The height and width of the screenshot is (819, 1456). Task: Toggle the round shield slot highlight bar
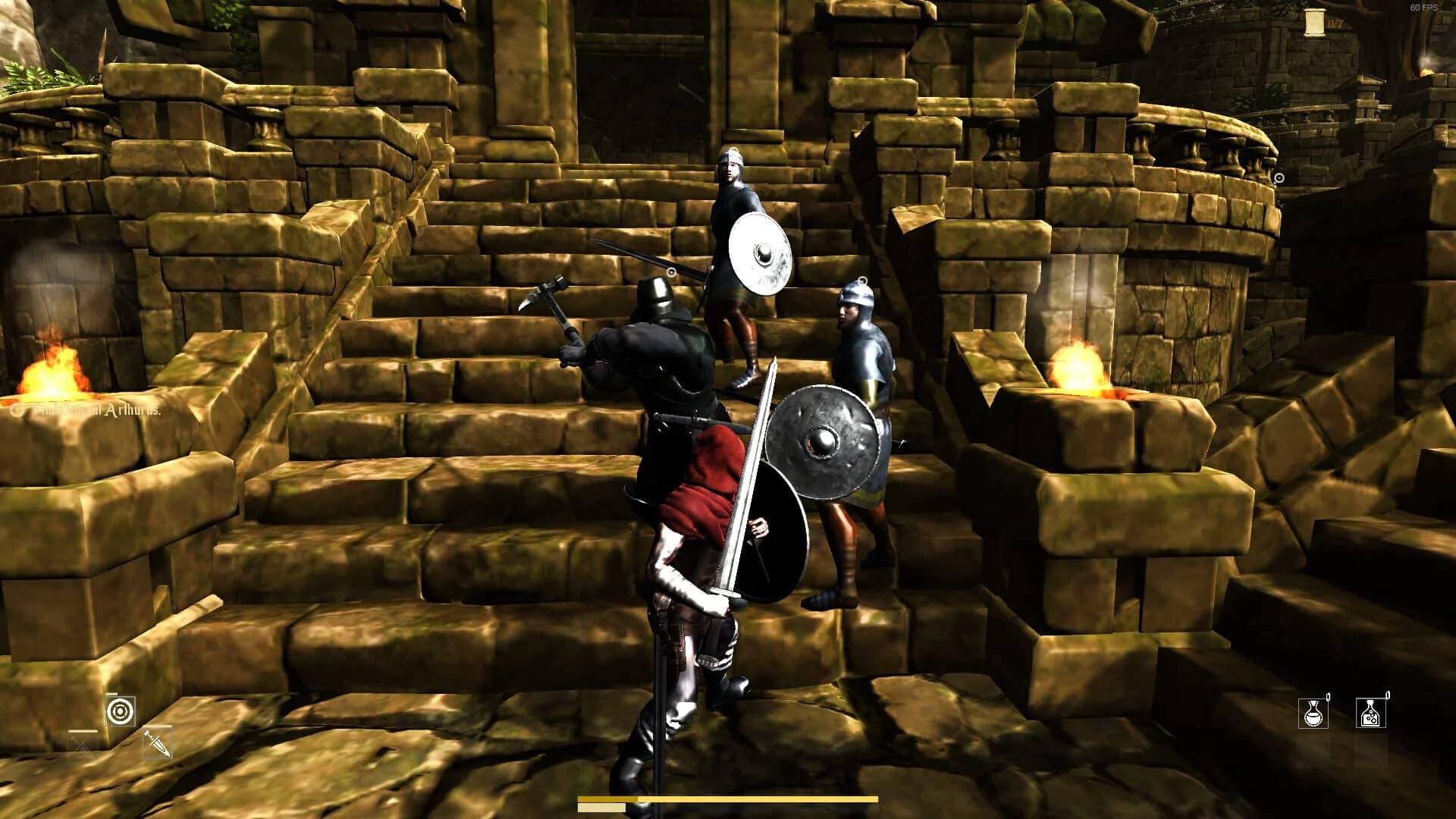(x=110, y=693)
